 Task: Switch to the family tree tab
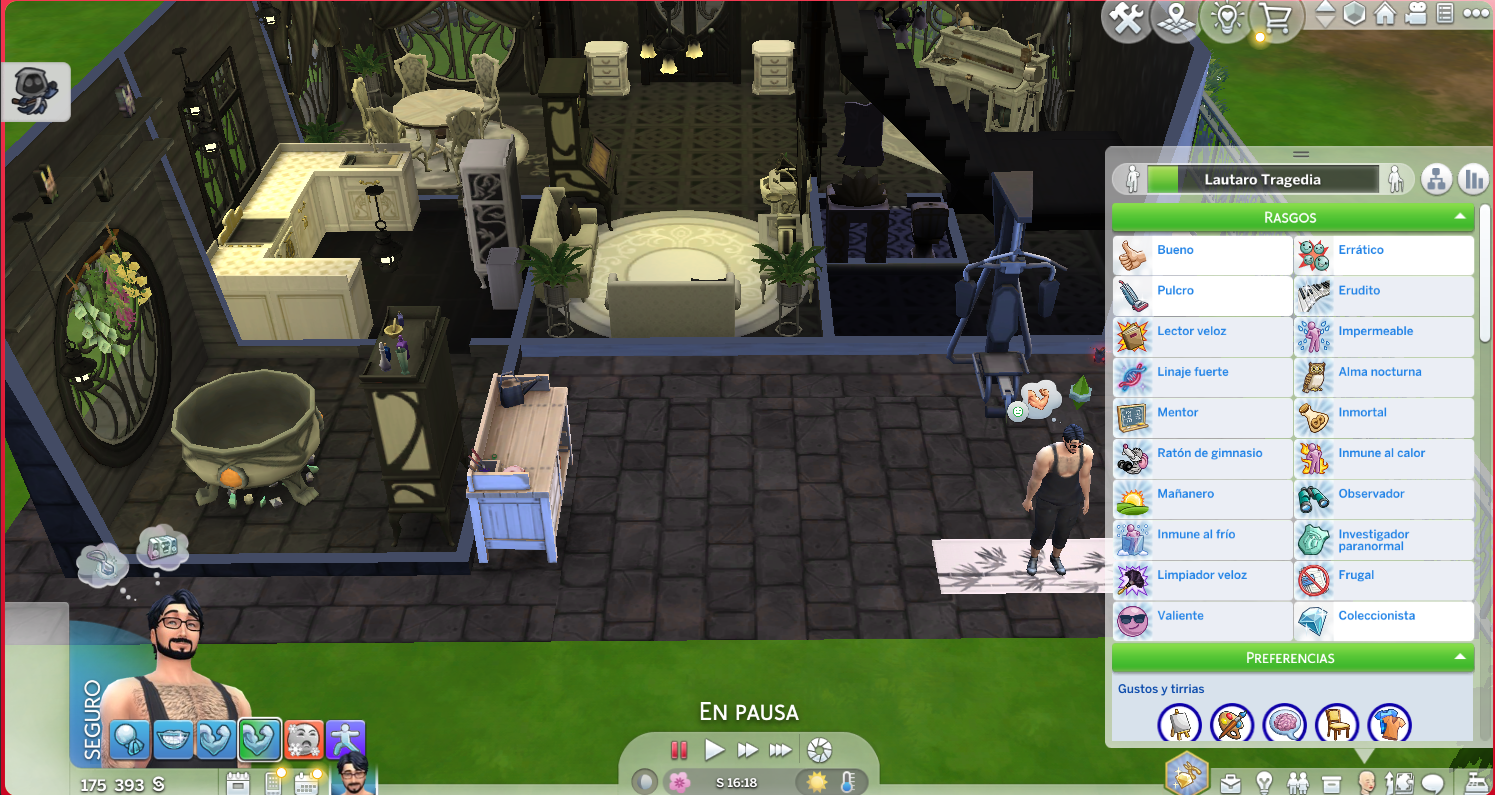click(x=1437, y=180)
